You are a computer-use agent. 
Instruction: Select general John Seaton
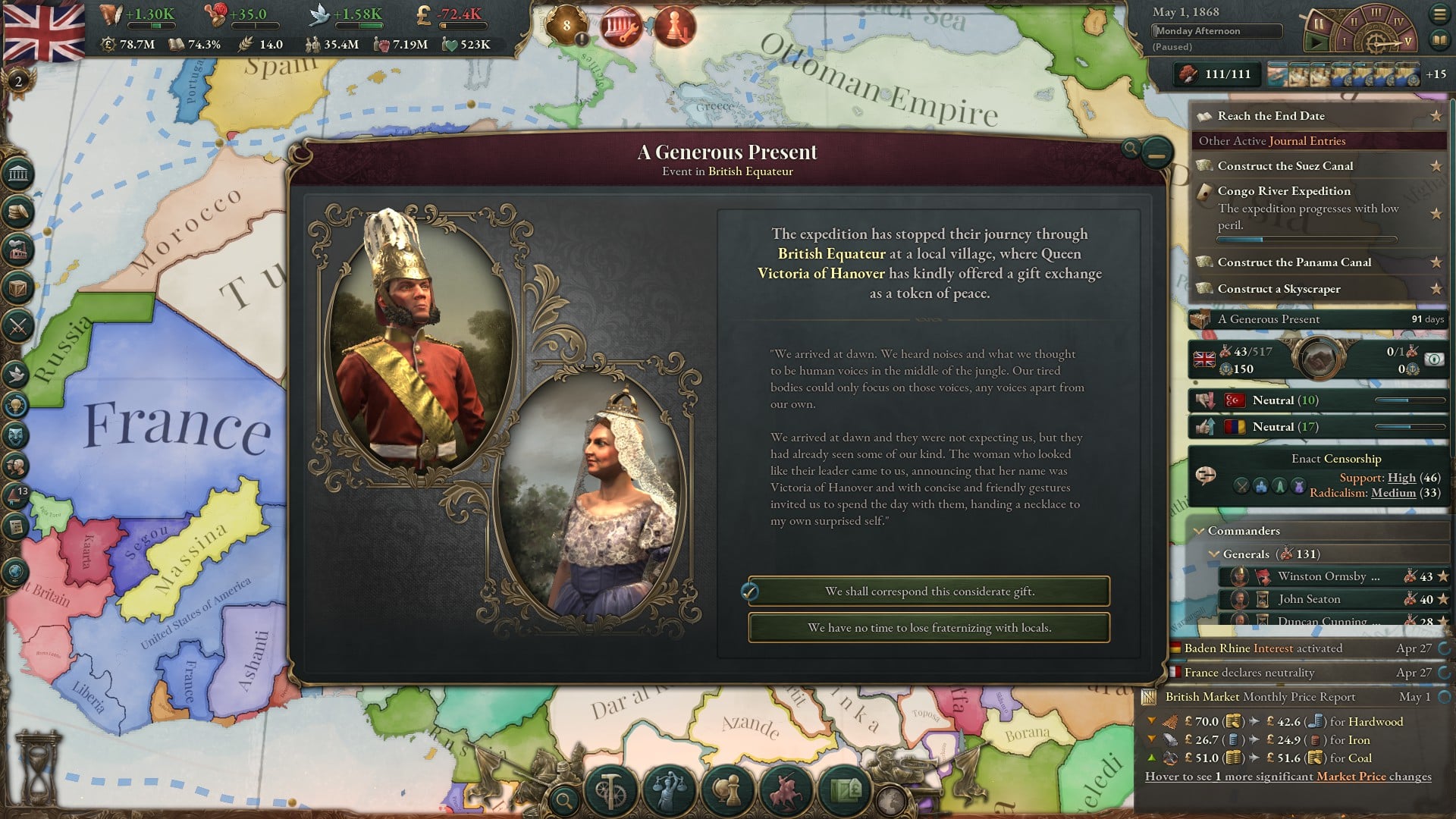click(1309, 599)
